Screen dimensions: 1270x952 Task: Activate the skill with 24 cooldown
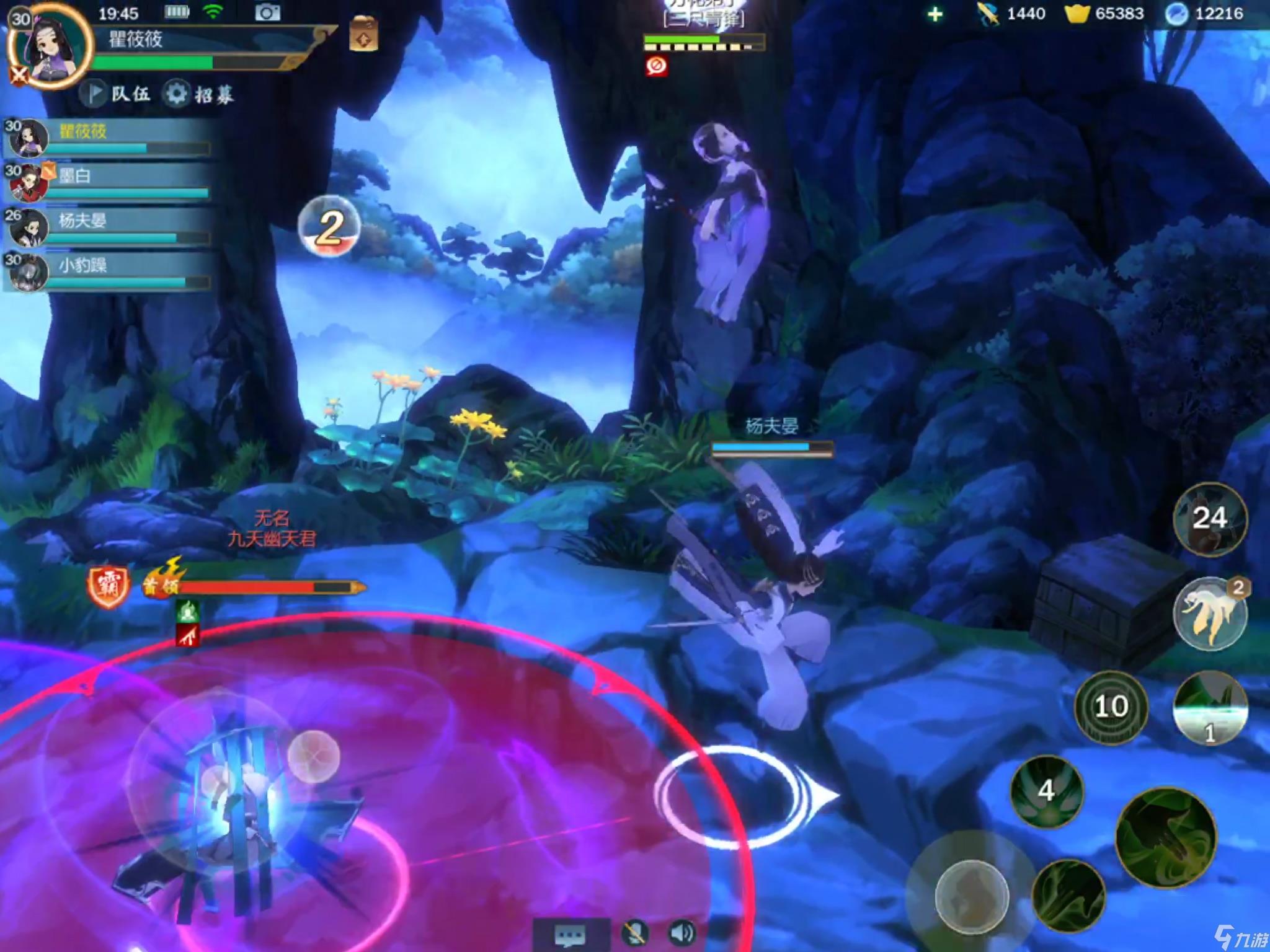click(x=1209, y=519)
